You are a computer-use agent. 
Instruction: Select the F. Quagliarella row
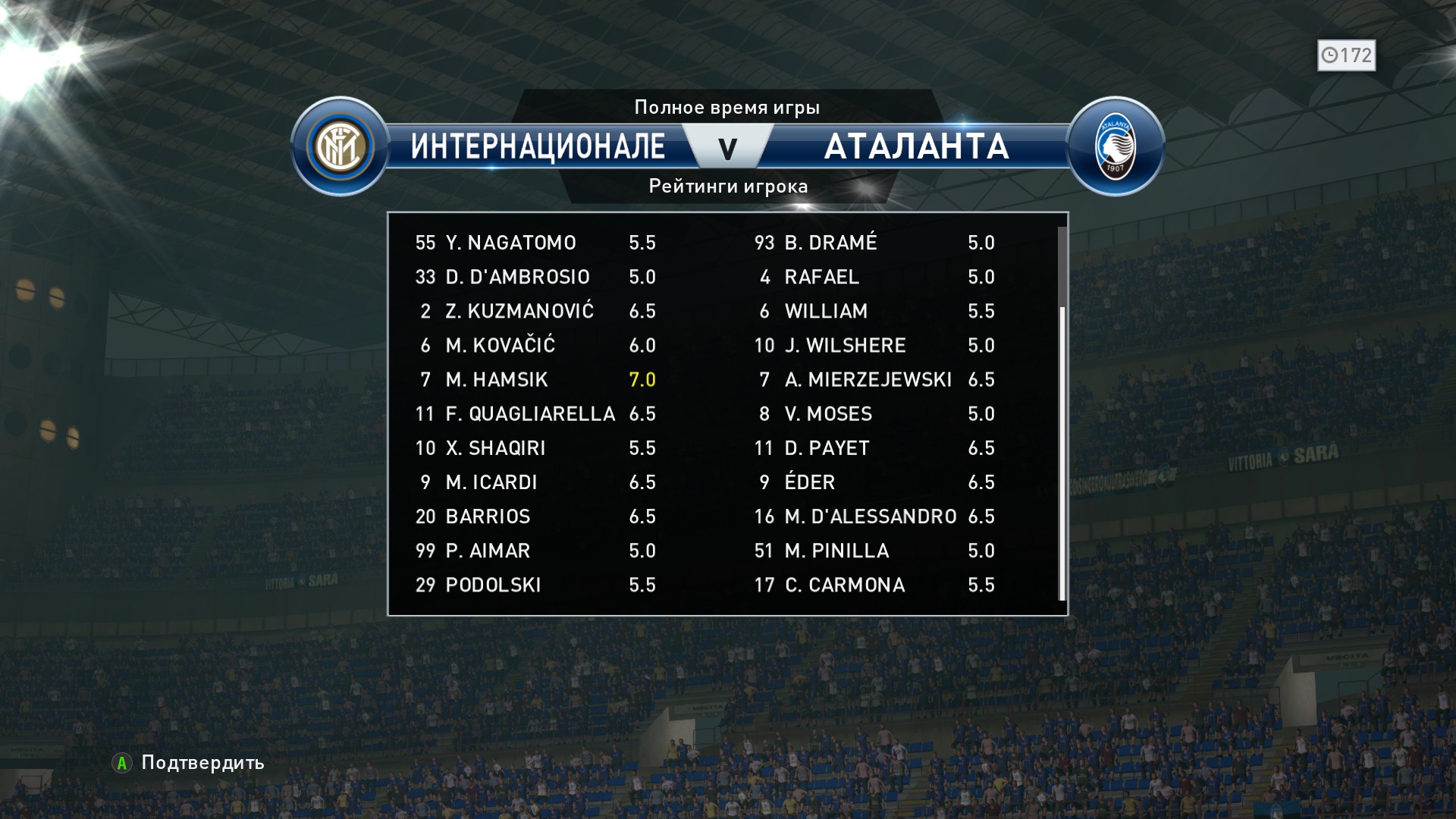(535, 413)
